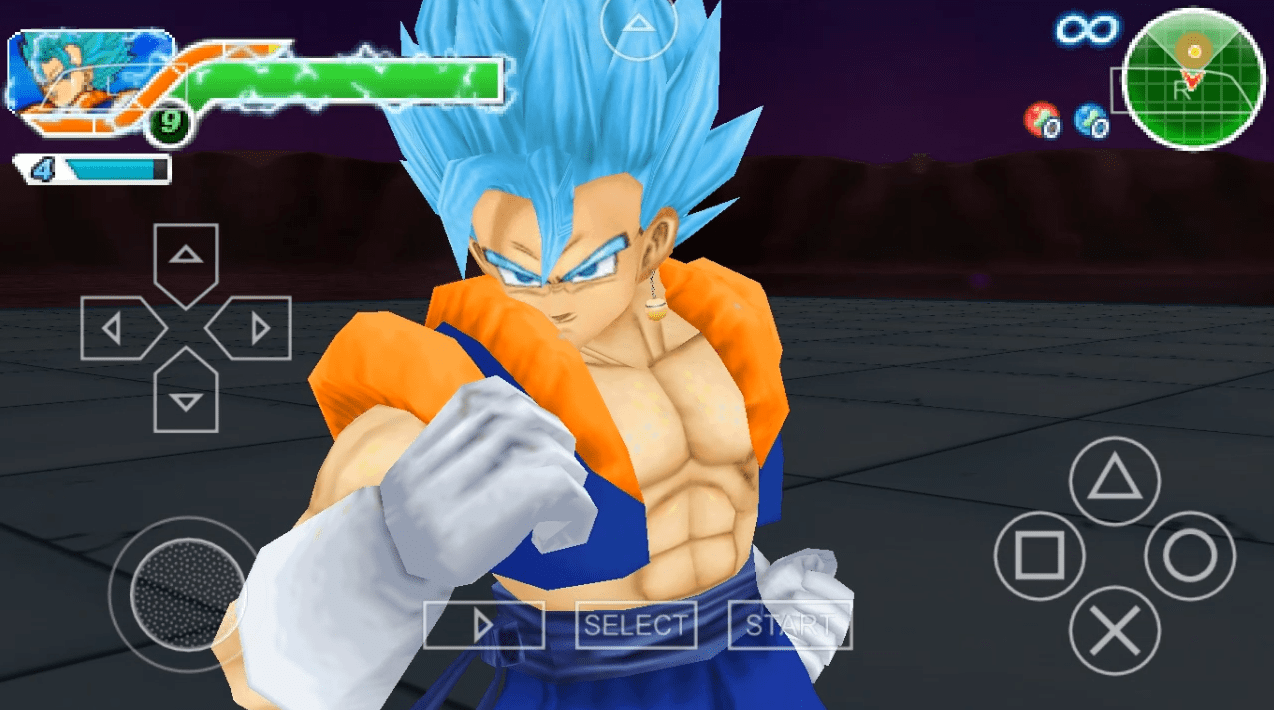This screenshot has height=710, width=1274.
Task: Click the red capsule item icon
Action: pos(1042,120)
